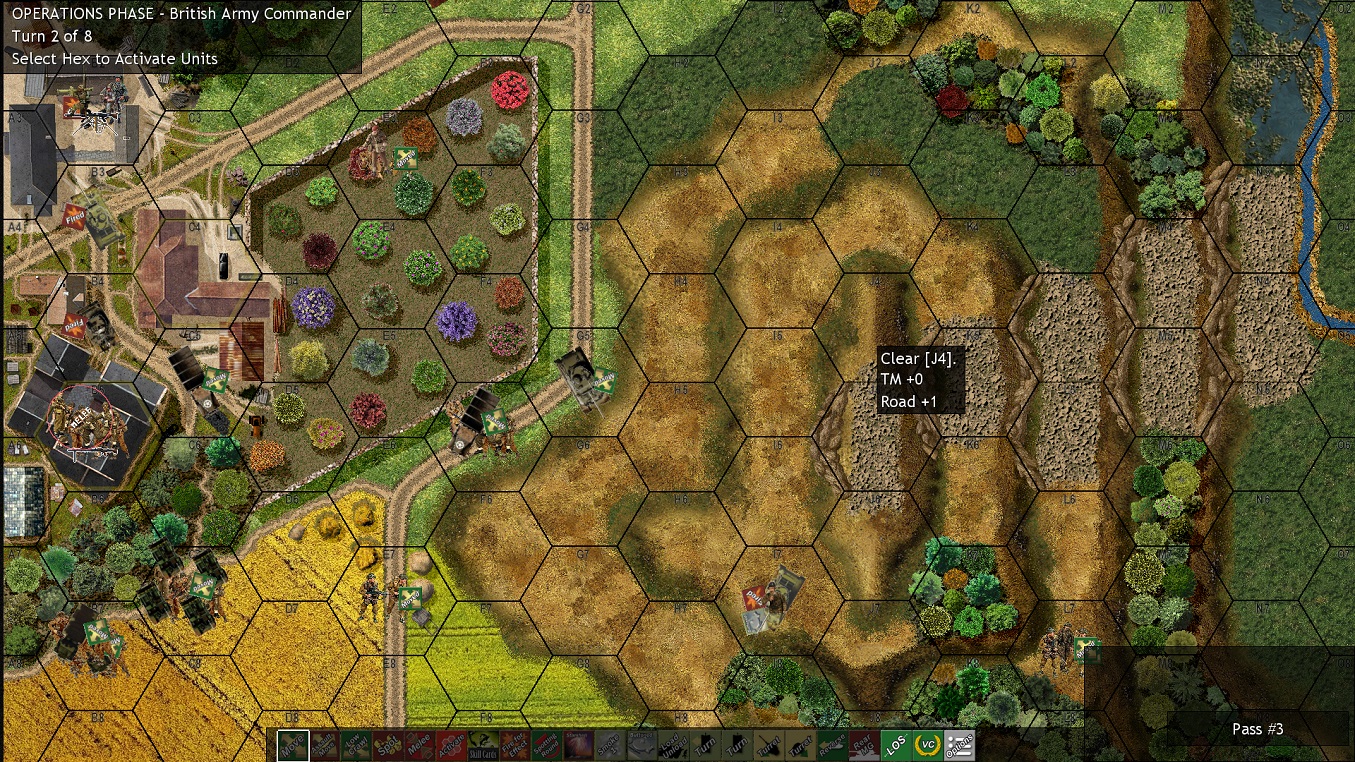Click the Spot icon

click(389, 745)
